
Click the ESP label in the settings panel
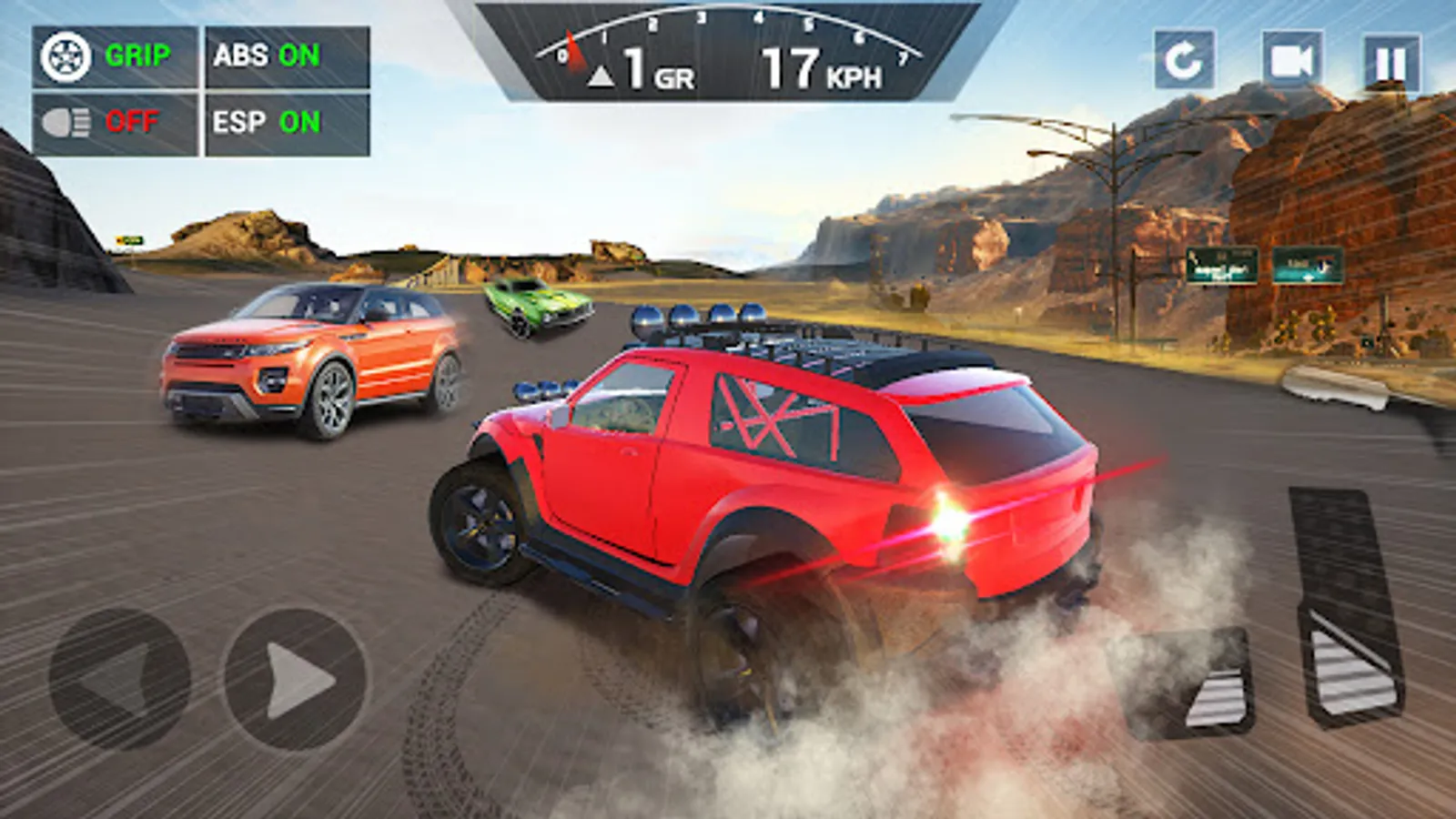point(238,122)
